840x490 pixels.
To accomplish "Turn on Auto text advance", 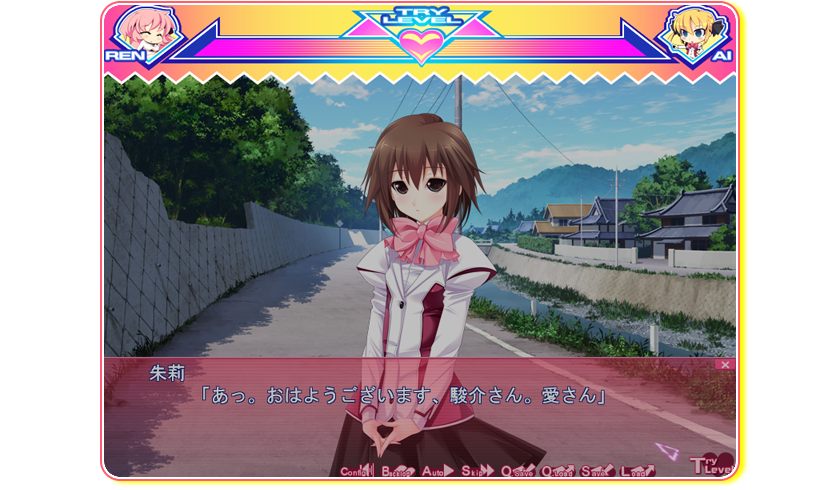I will pyautogui.click(x=438, y=471).
